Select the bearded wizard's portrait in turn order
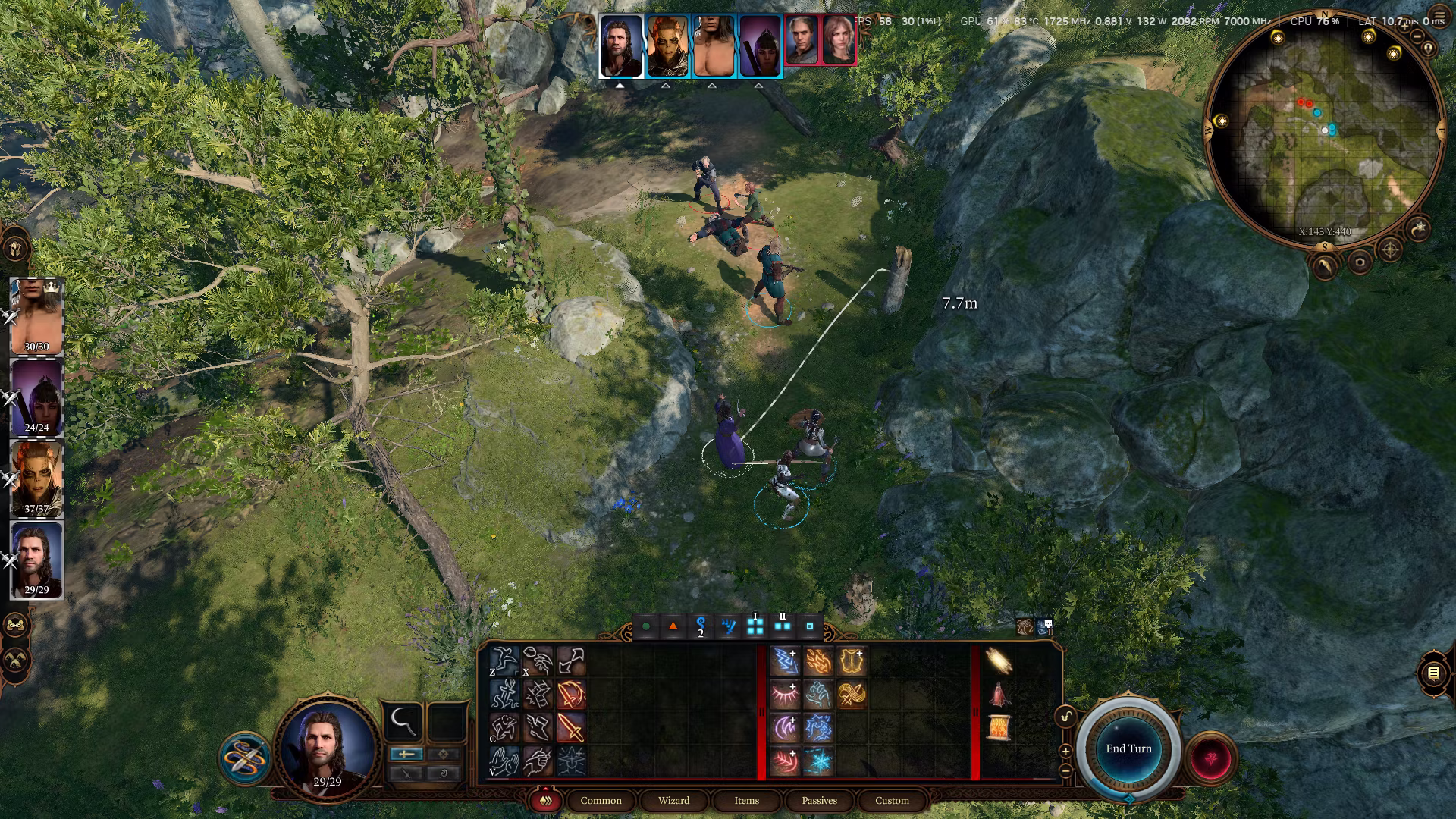The image size is (1456, 819). click(x=621, y=46)
